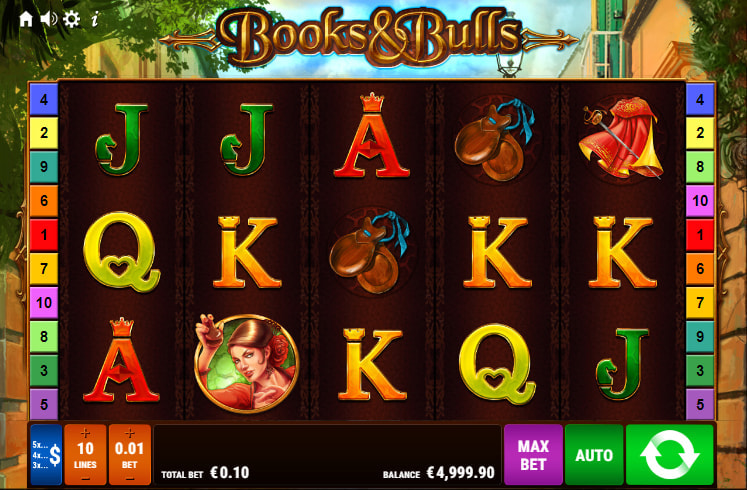Decrease the number of lines with minus
Viewport: 747px width, 490px height.
[x=85, y=477]
